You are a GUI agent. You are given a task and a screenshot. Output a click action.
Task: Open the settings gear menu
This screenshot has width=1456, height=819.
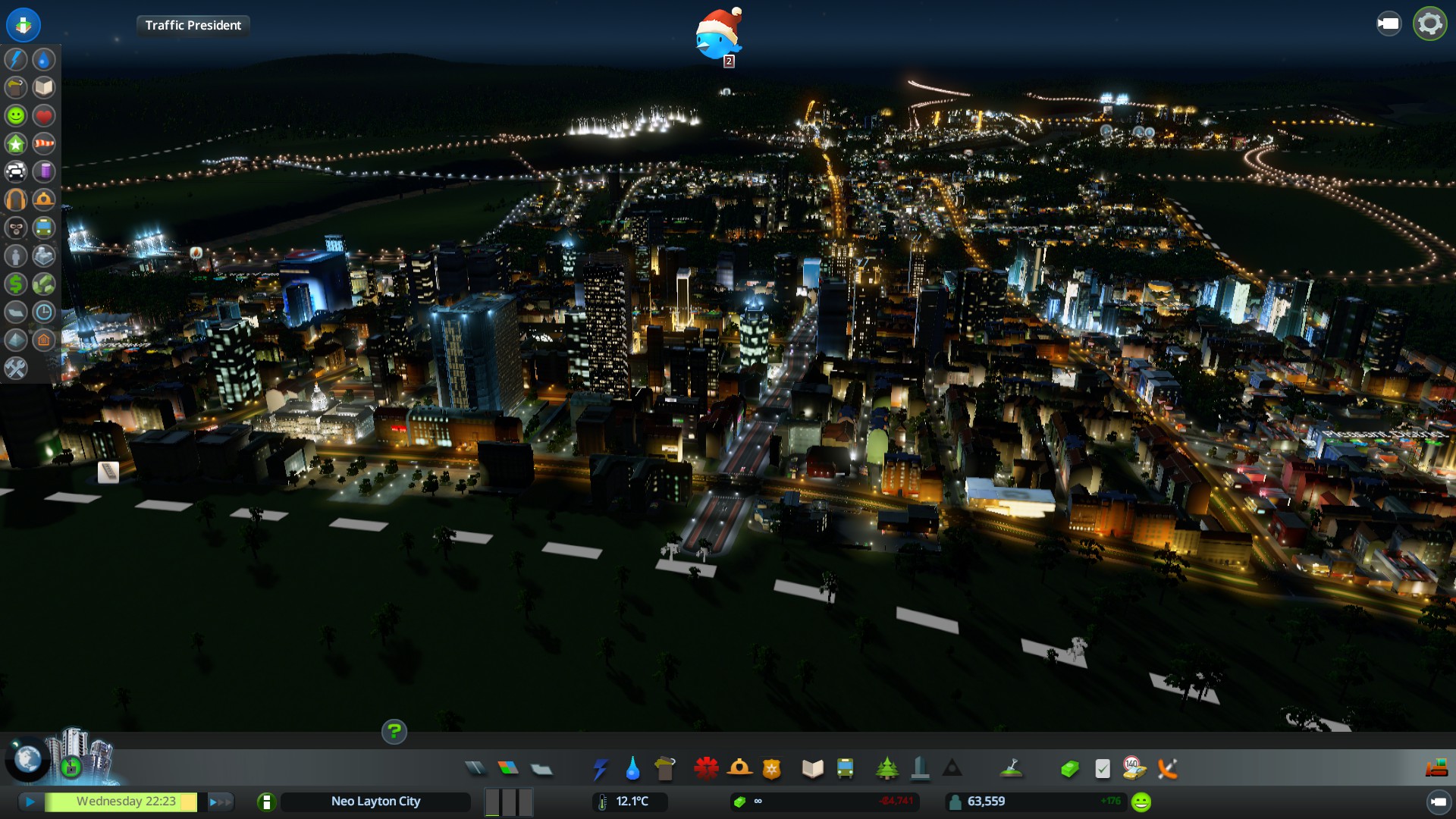pos(1429,24)
